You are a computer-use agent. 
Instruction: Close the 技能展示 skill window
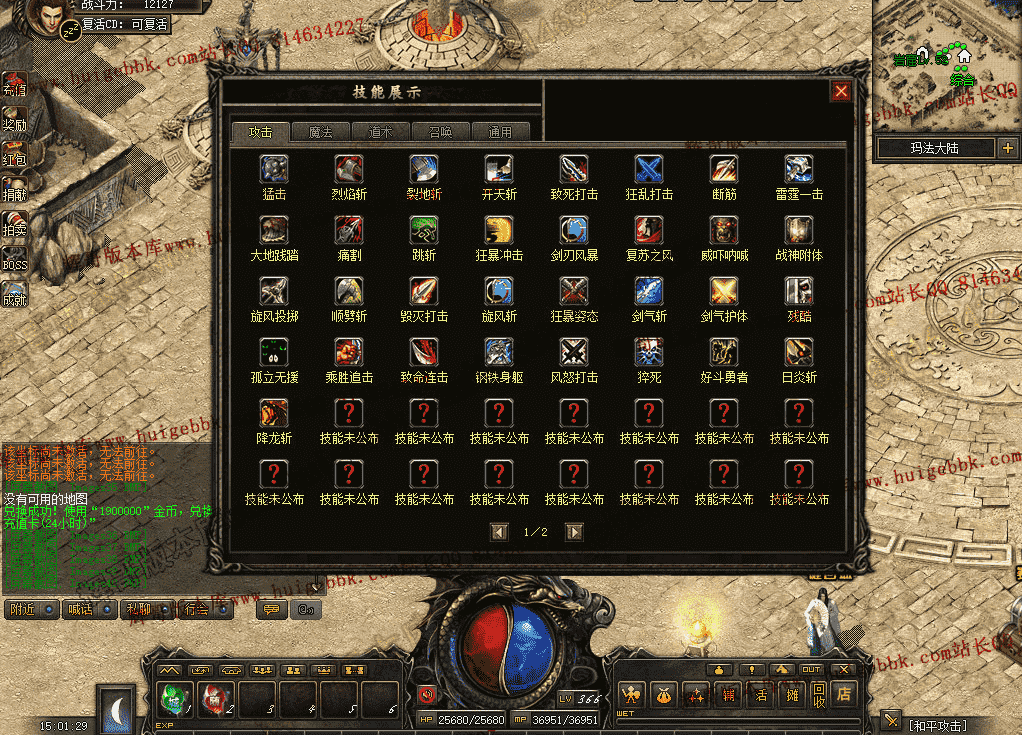click(x=841, y=91)
